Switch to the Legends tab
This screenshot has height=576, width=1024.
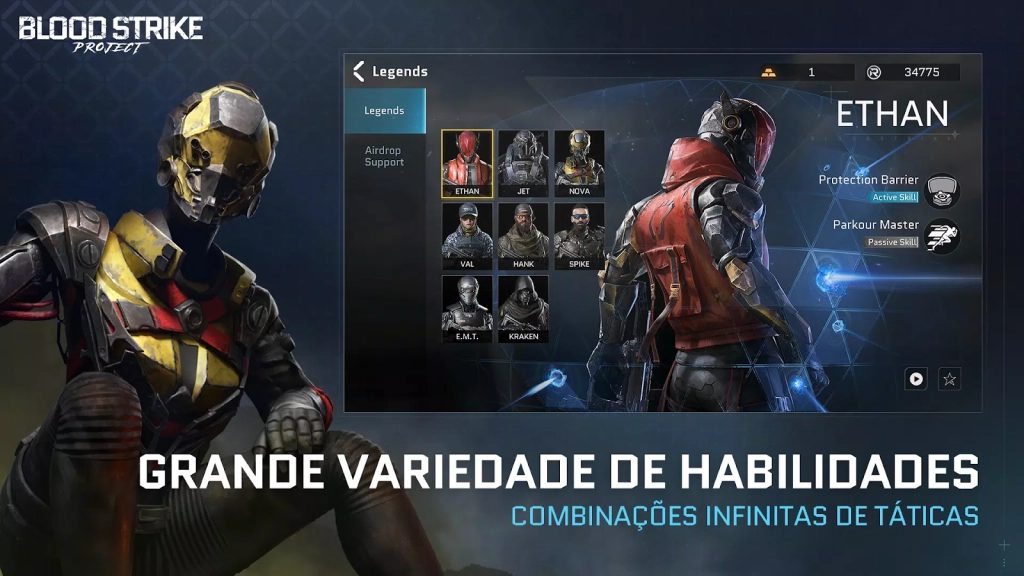(x=385, y=111)
